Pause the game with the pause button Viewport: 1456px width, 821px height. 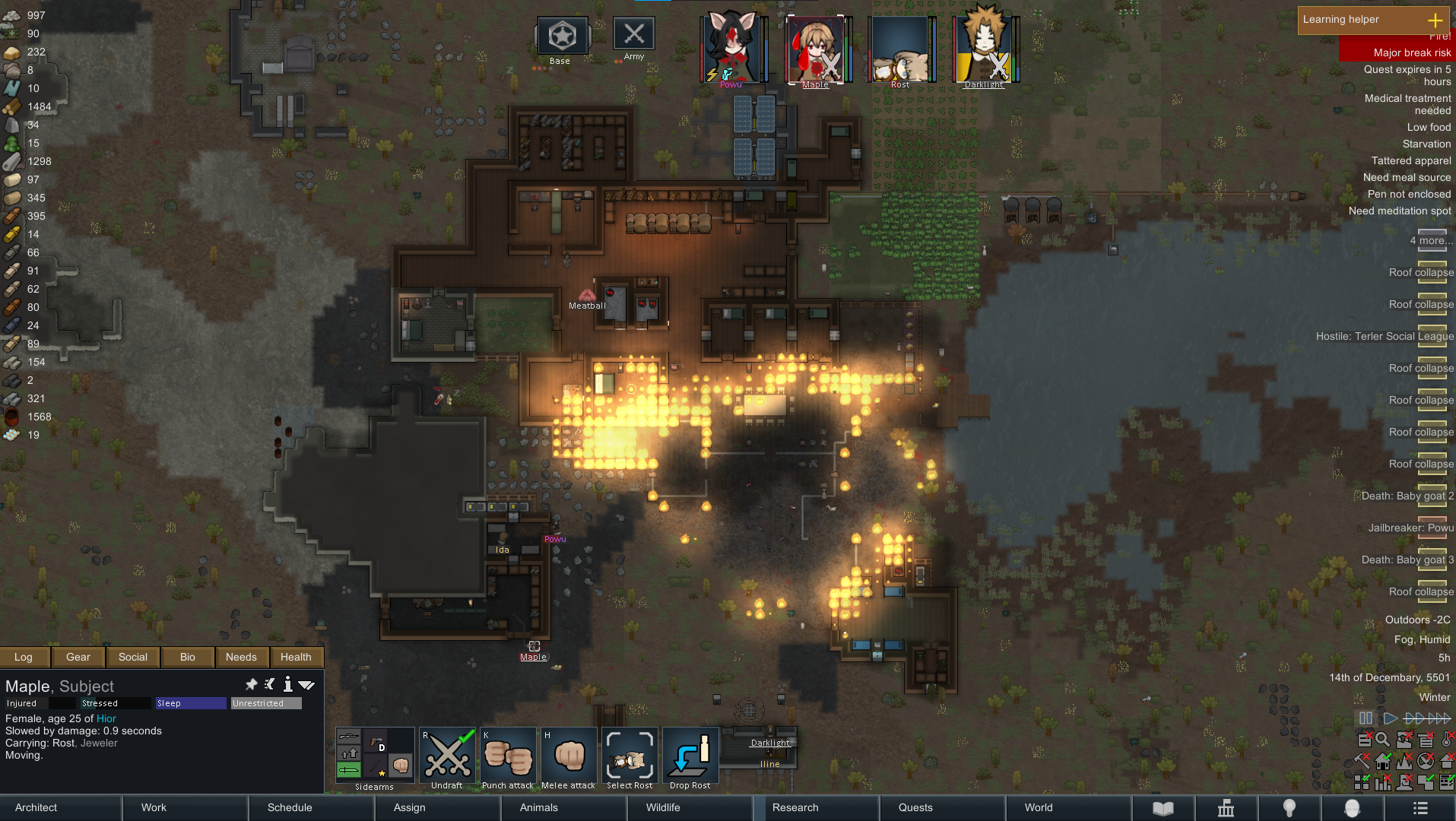point(1366,718)
